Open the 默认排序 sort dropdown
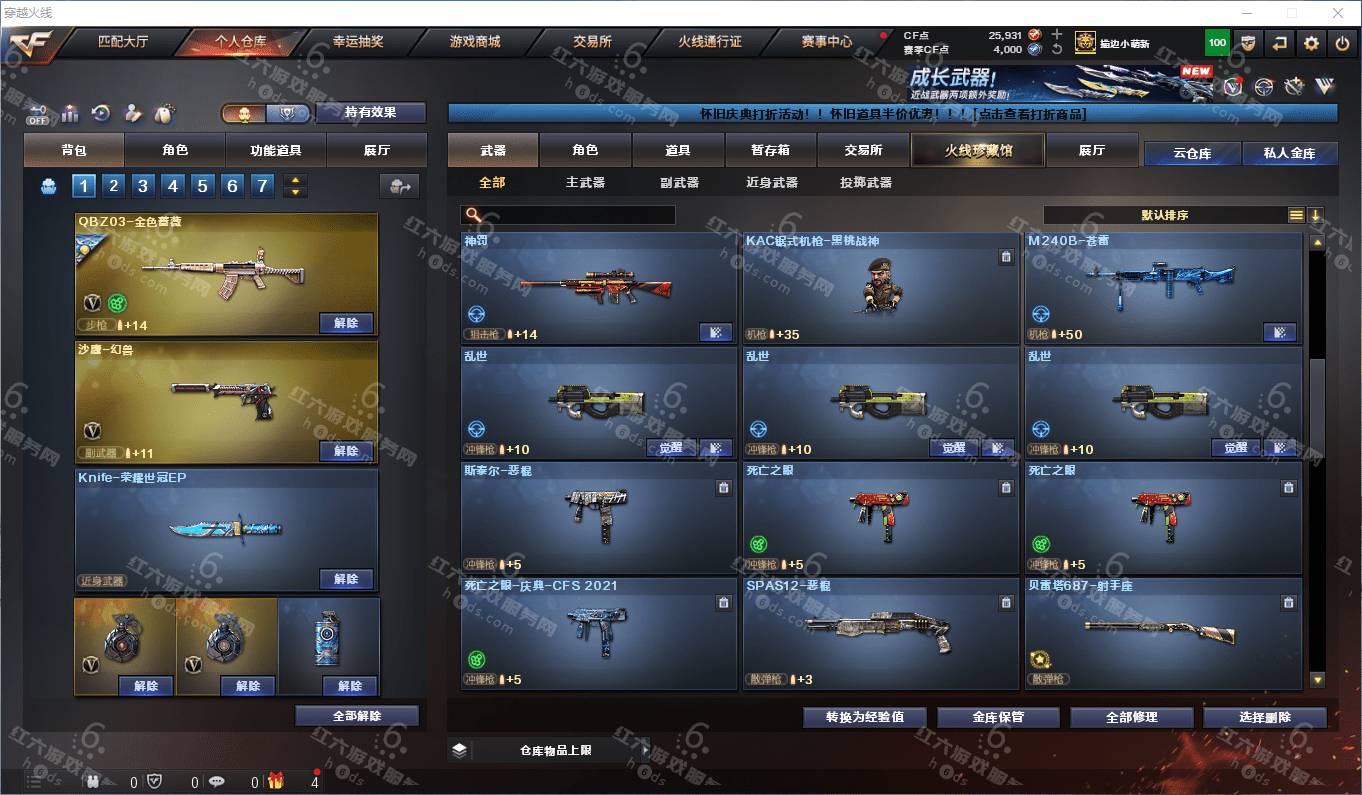The width and height of the screenshot is (1362, 795). 1165,215
